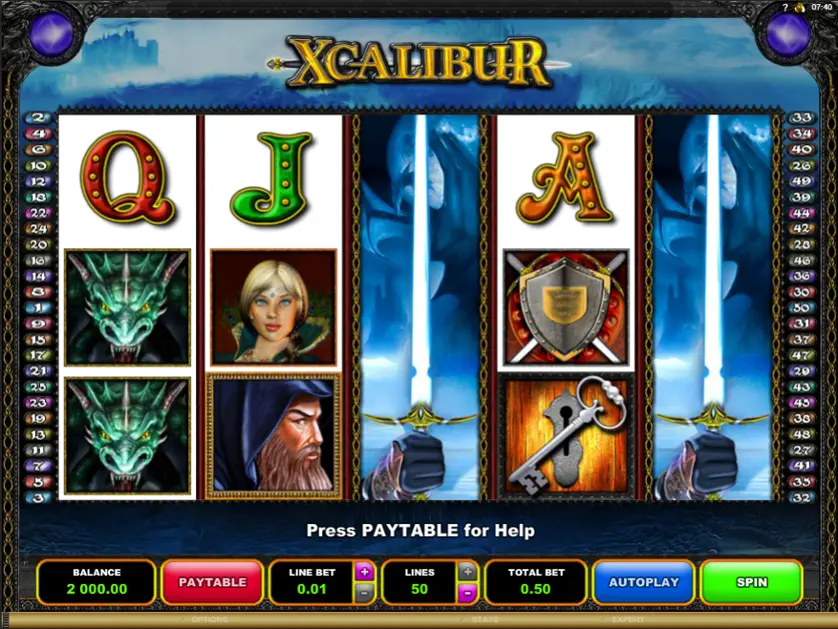This screenshot has height=629, width=838.
Task: Switch to Expert mode on bottom bar
Action: coord(628,620)
